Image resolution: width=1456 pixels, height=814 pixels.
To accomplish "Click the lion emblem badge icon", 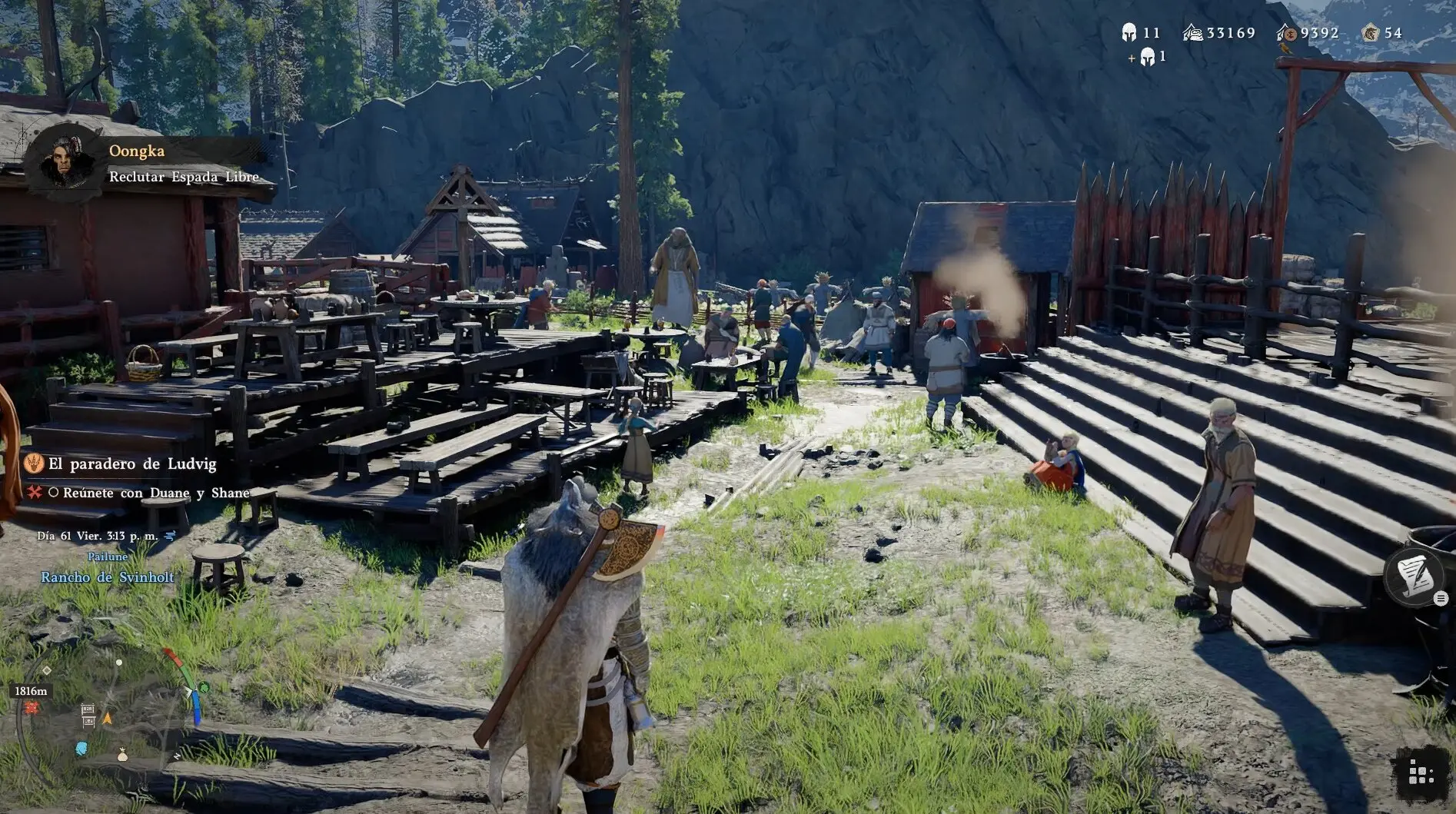I will click(1369, 33).
